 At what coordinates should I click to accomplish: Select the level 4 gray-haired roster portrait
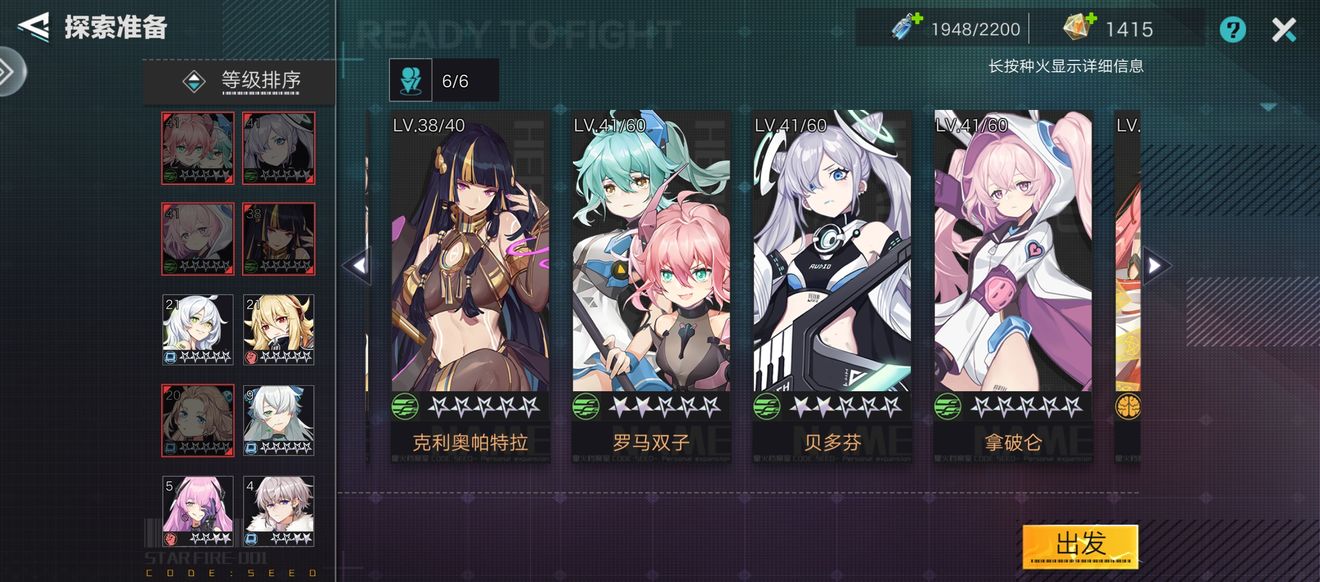(278, 510)
